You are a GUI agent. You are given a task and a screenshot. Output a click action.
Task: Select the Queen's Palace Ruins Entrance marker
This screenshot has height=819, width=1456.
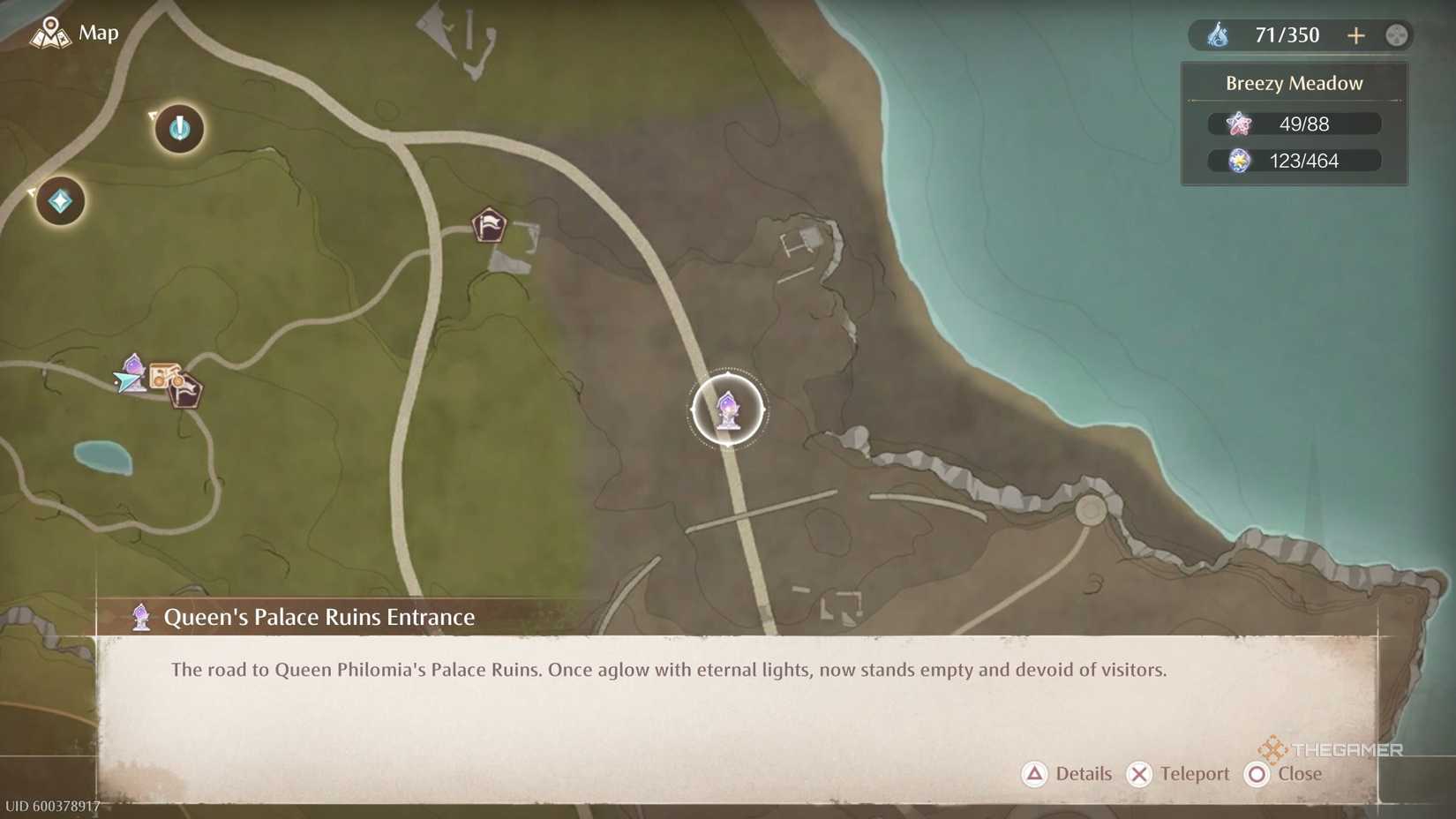728,410
